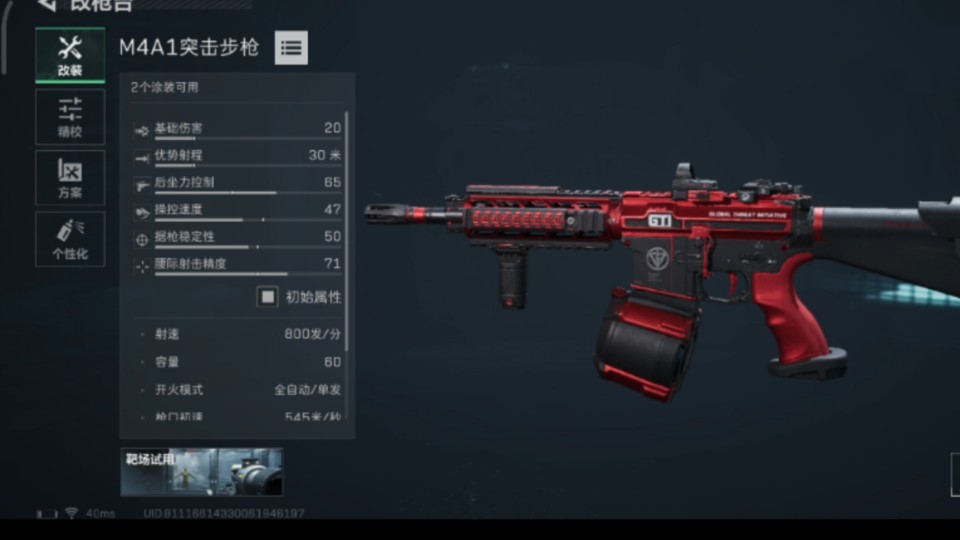Screen dimensions: 960x540
Task: Toggle the 初始属性 checkbox
Action: tap(267, 297)
